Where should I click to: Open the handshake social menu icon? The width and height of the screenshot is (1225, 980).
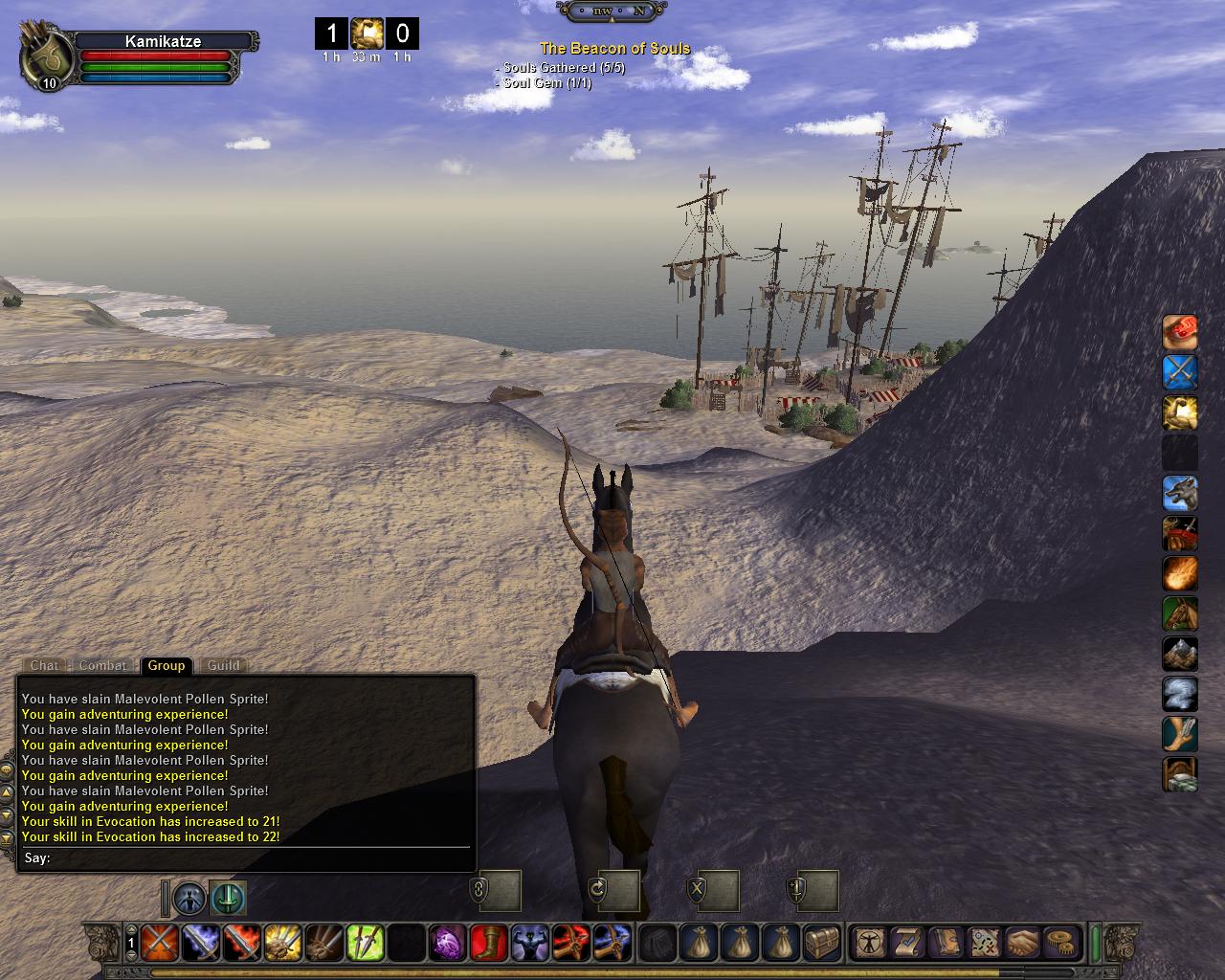[1023, 943]
